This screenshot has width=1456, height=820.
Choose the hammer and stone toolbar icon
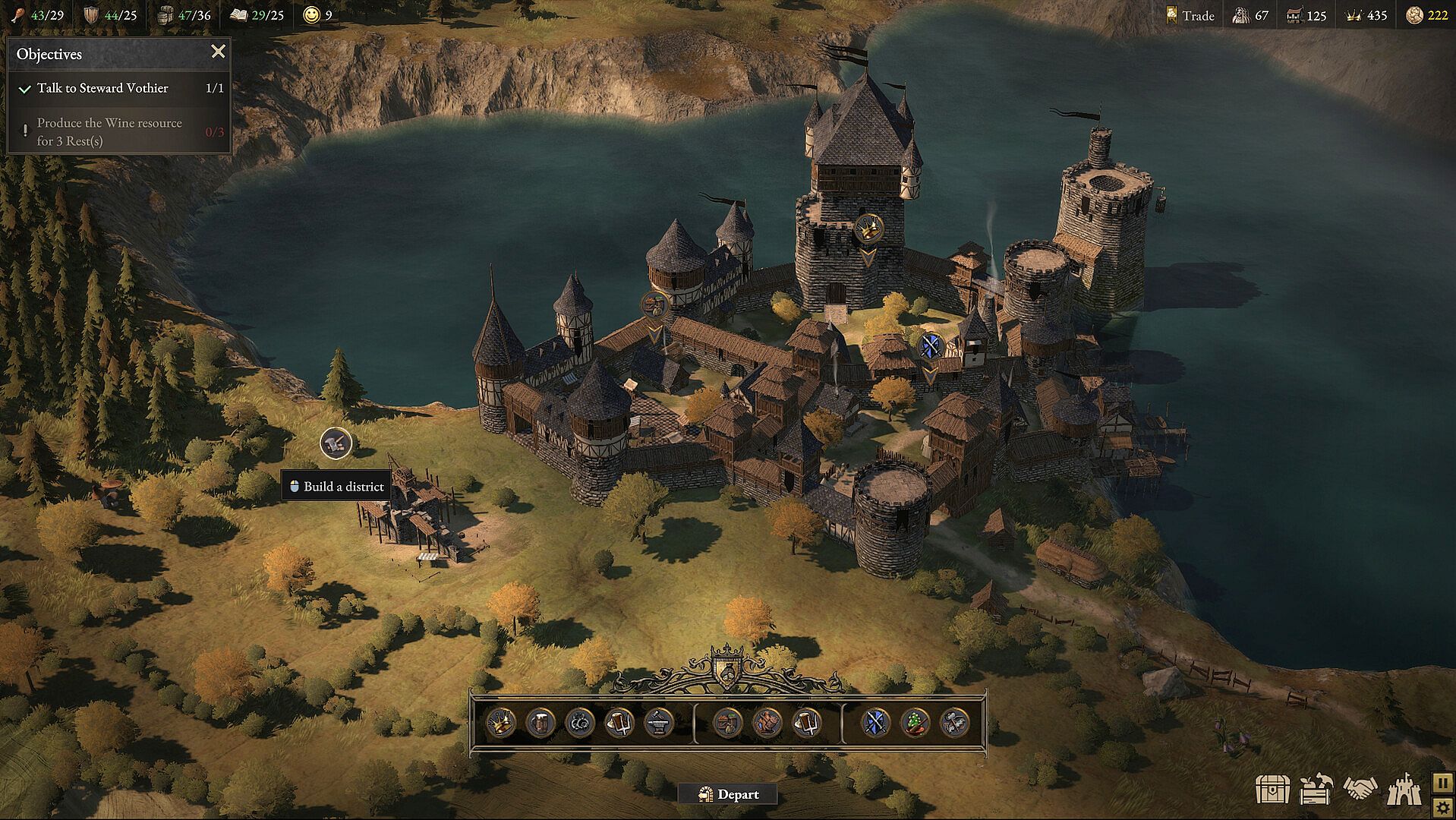click(x=955, y=722)
